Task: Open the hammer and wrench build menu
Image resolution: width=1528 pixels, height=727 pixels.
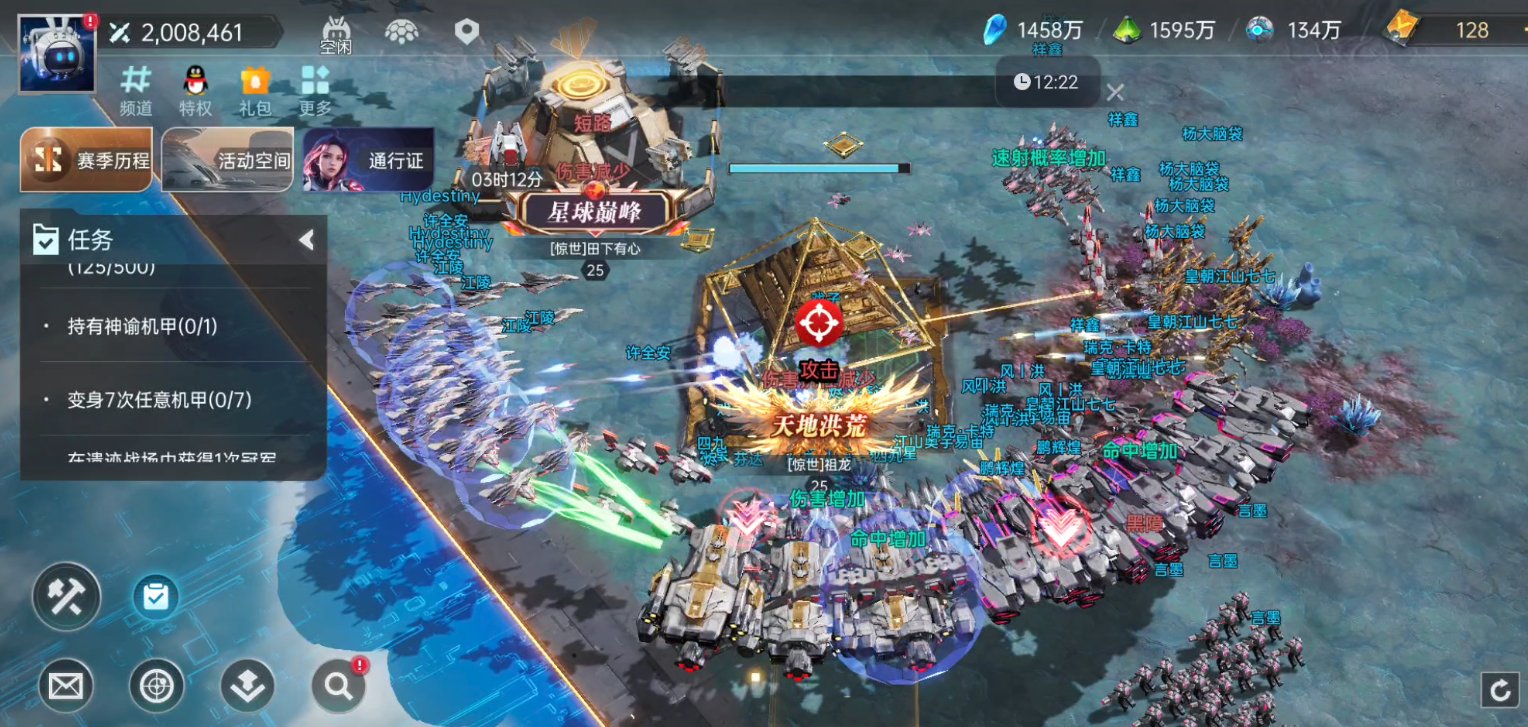Action: coord(67,597)
